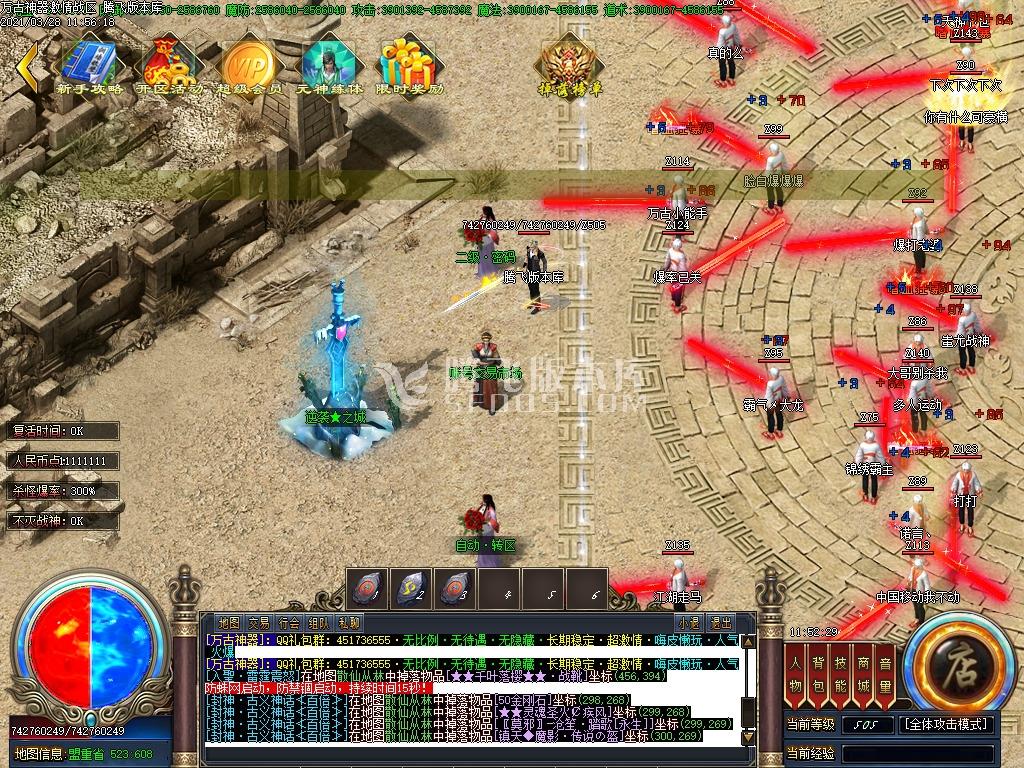This screenshot has height=768, width=1024.
Task: Open the 超级会员 VIP coin icon
Action: 249,66
